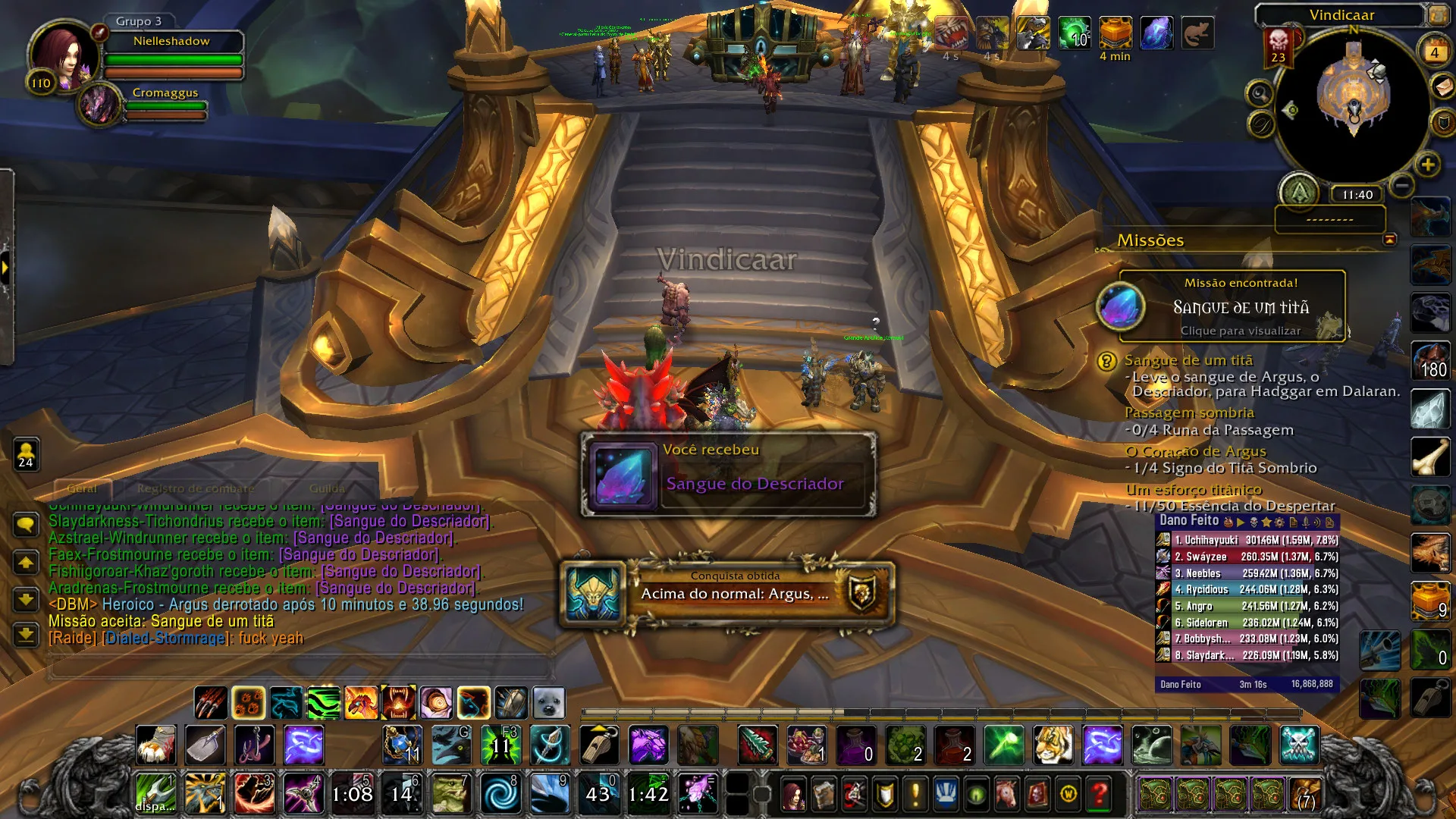Viewport: 1456px width, 819px height.
Task: Collapse the Missões objective tracker
Action: point(1391,240)
